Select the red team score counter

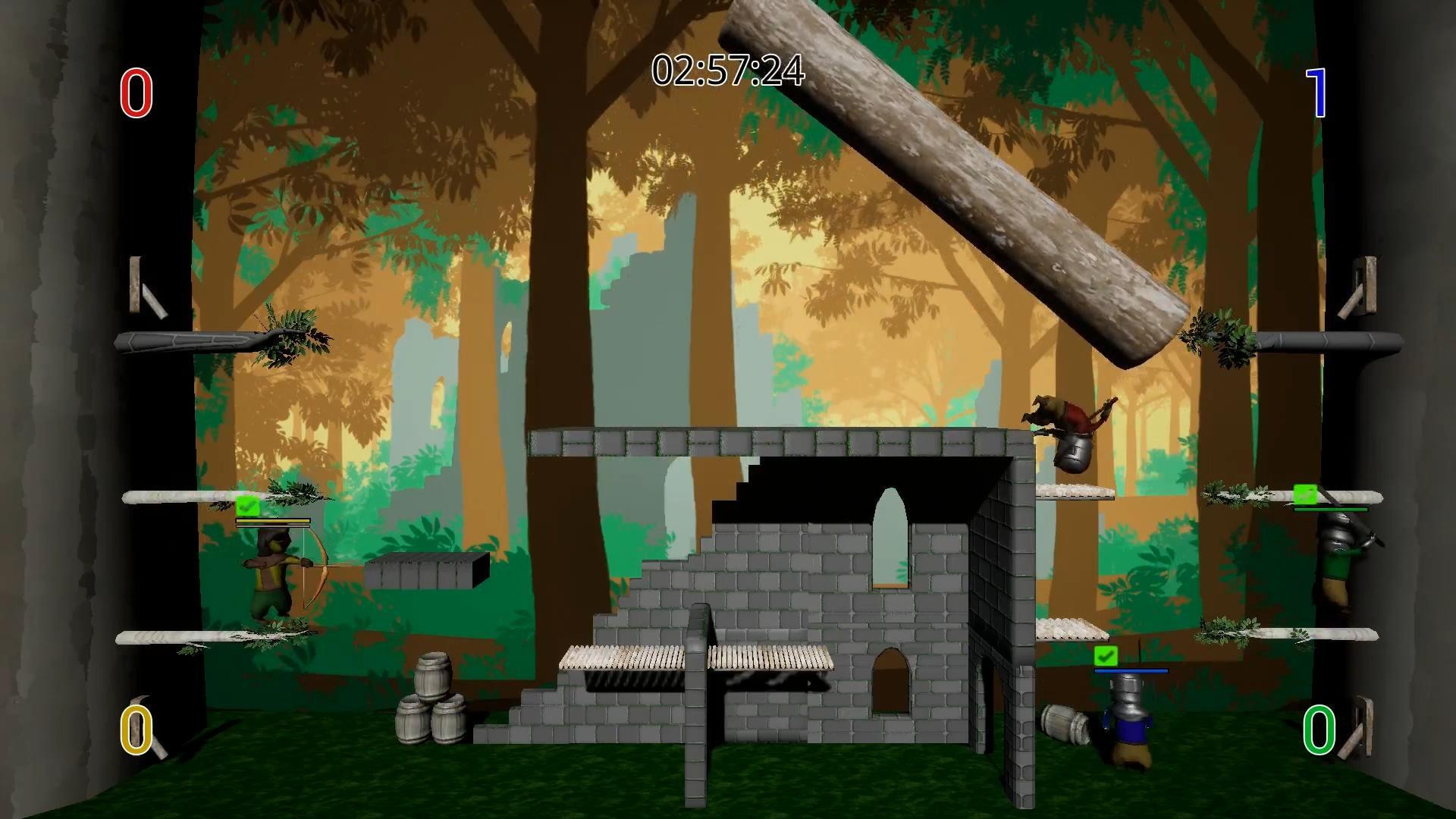pos(136,93)
